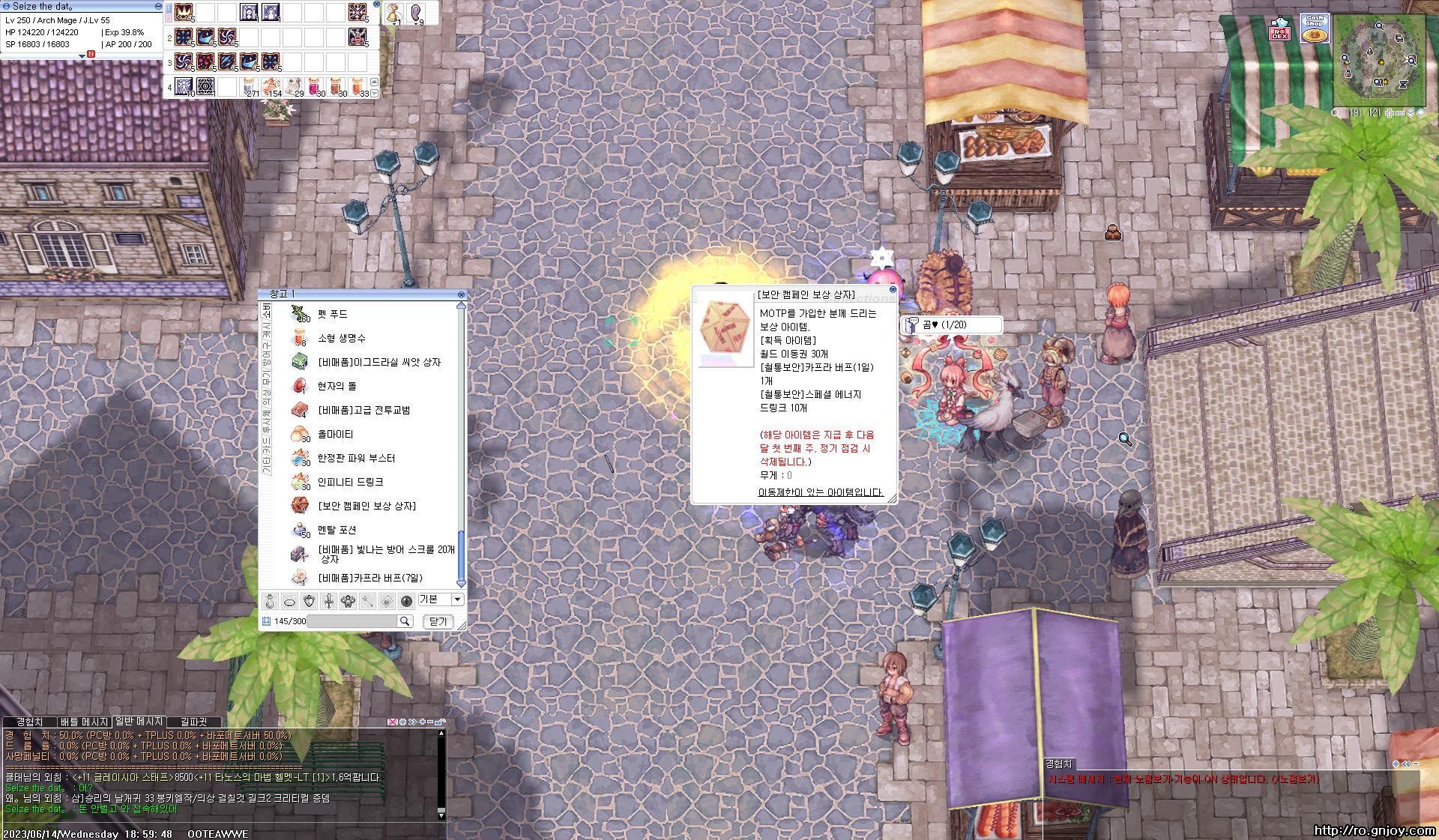Select the 펫 푸드 item in storage

coord(333,314)
